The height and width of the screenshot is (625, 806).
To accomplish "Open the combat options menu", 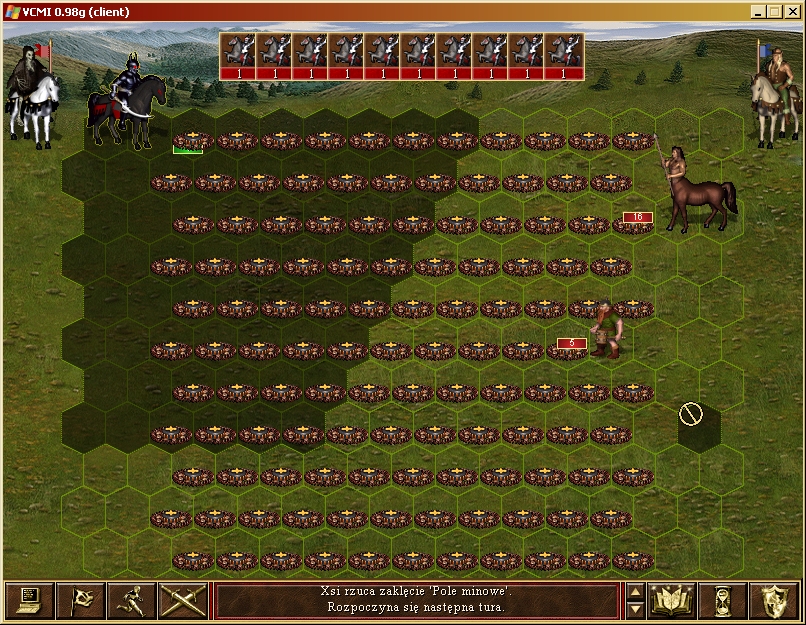I will [29, 600].
